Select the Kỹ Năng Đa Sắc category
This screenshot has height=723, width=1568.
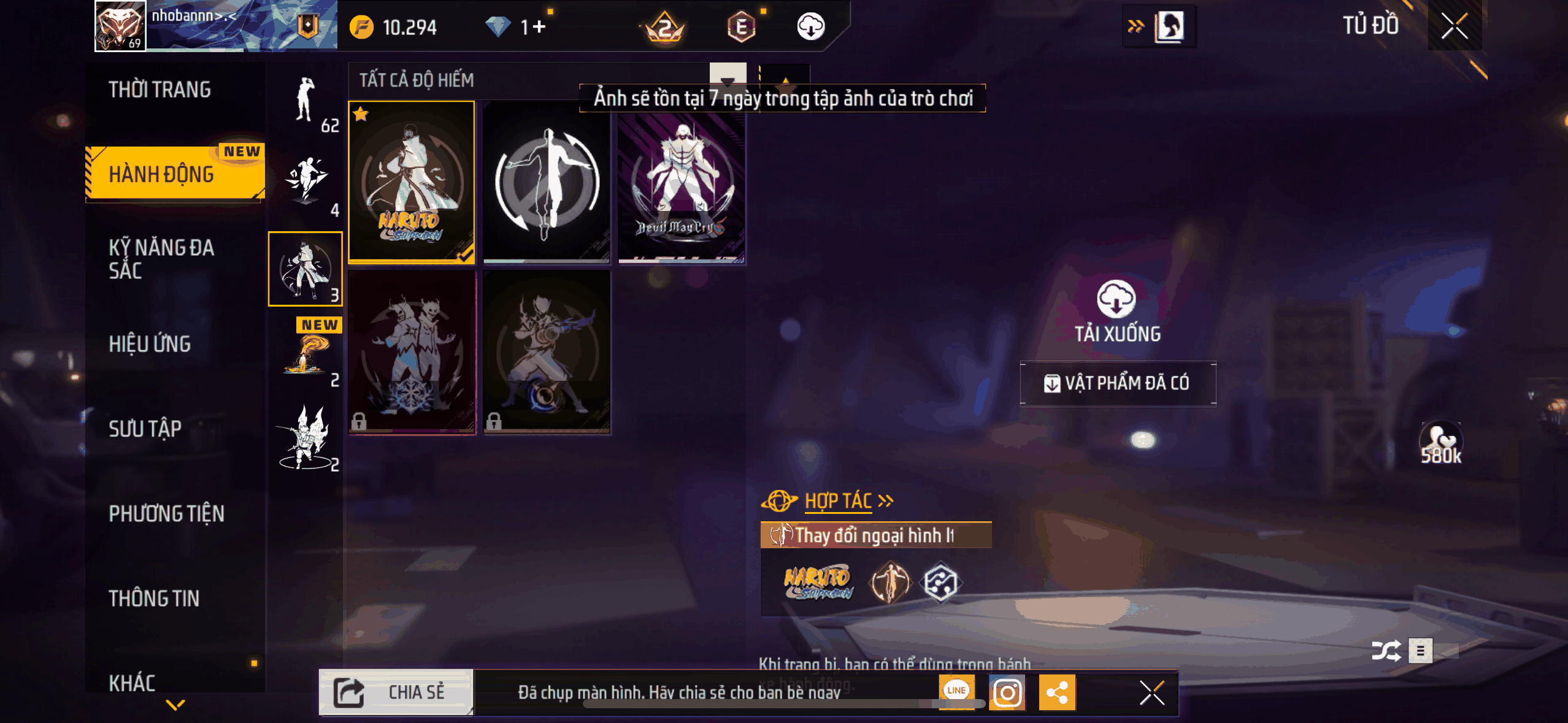pyautogui.click(x=162, y=259)
